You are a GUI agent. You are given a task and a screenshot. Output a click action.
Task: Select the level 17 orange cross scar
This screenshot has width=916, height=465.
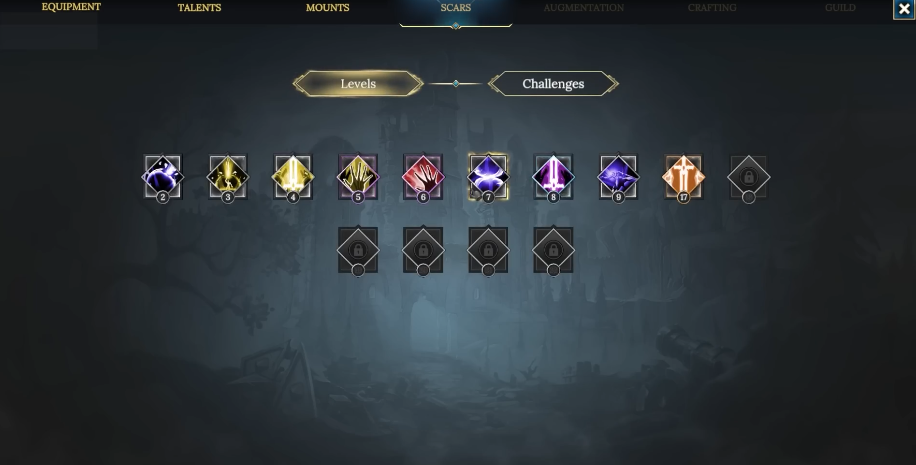coord(683,177)
